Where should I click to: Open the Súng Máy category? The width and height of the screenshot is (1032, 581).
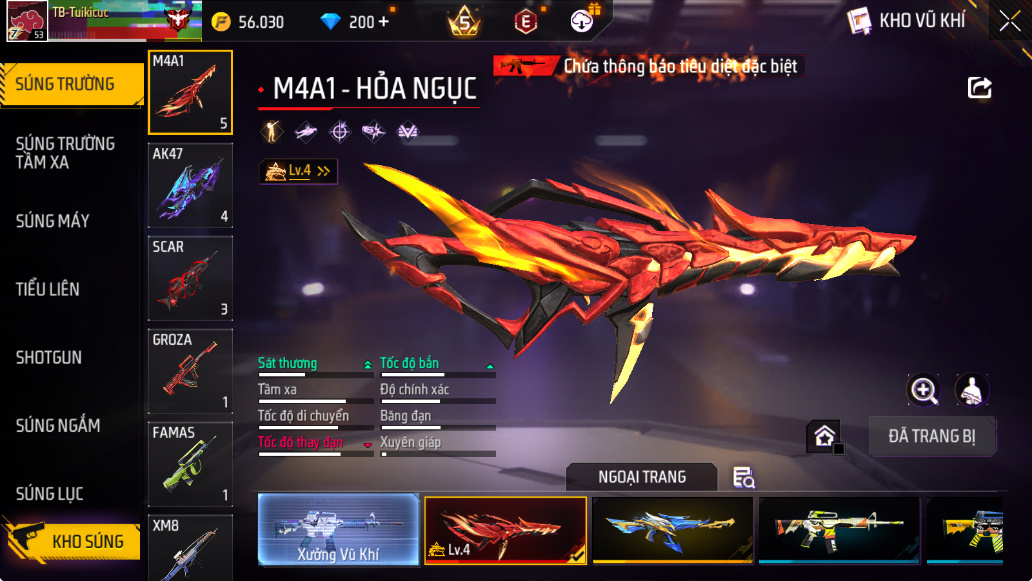(53, 221)
